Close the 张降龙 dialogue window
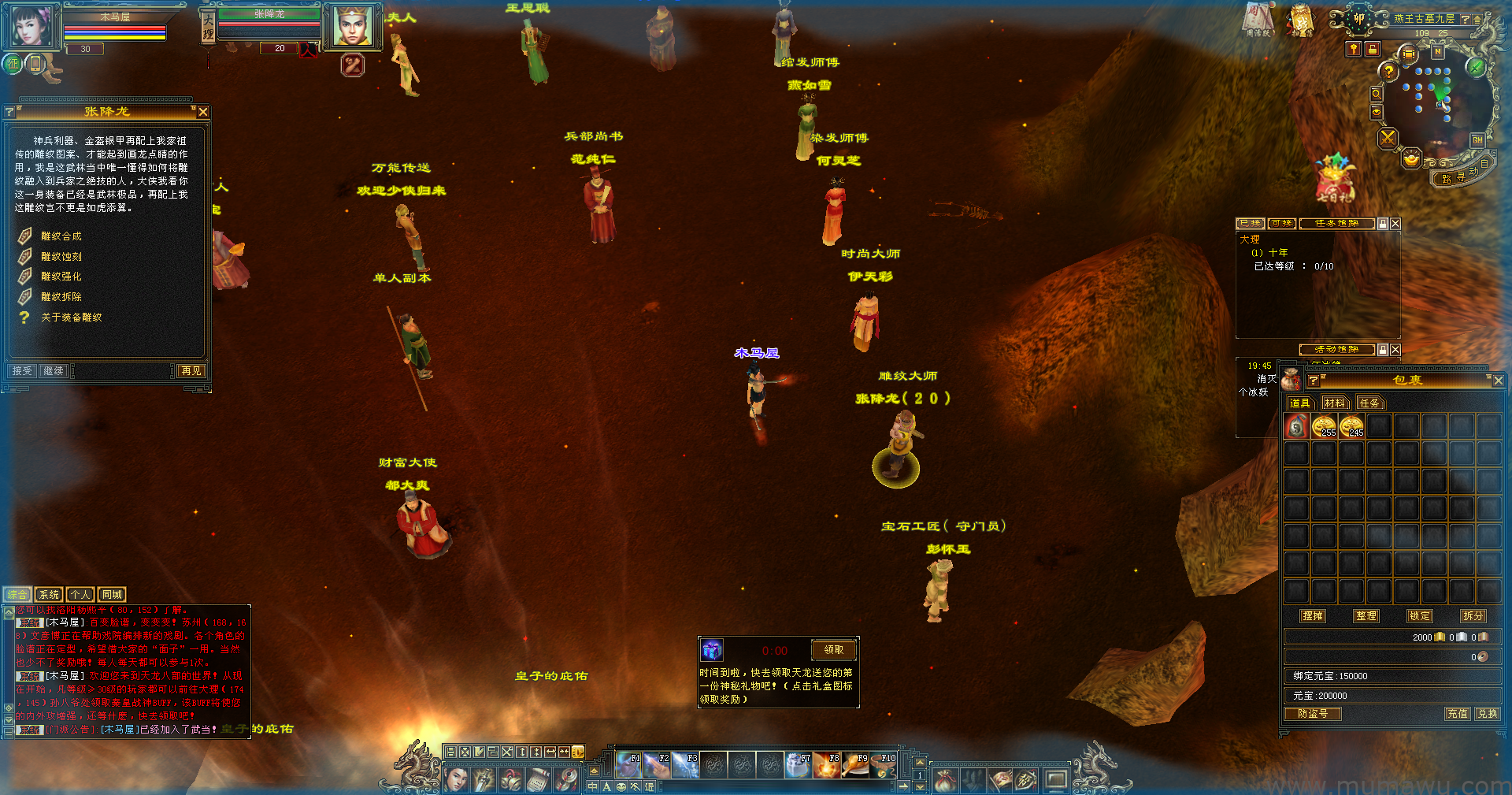1512x795 pixels. 203,112
